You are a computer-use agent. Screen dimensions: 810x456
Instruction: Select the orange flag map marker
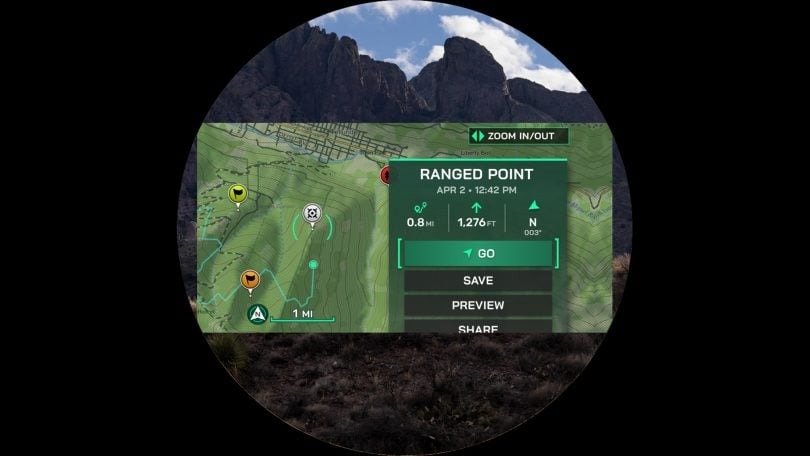[250, 280]
